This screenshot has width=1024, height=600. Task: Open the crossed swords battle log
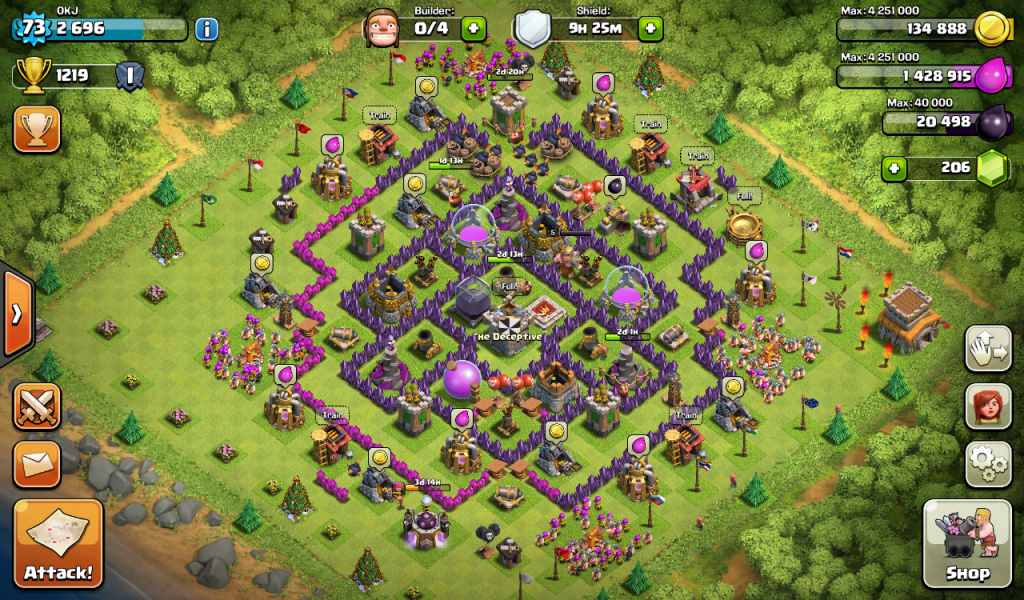(37, 407)
